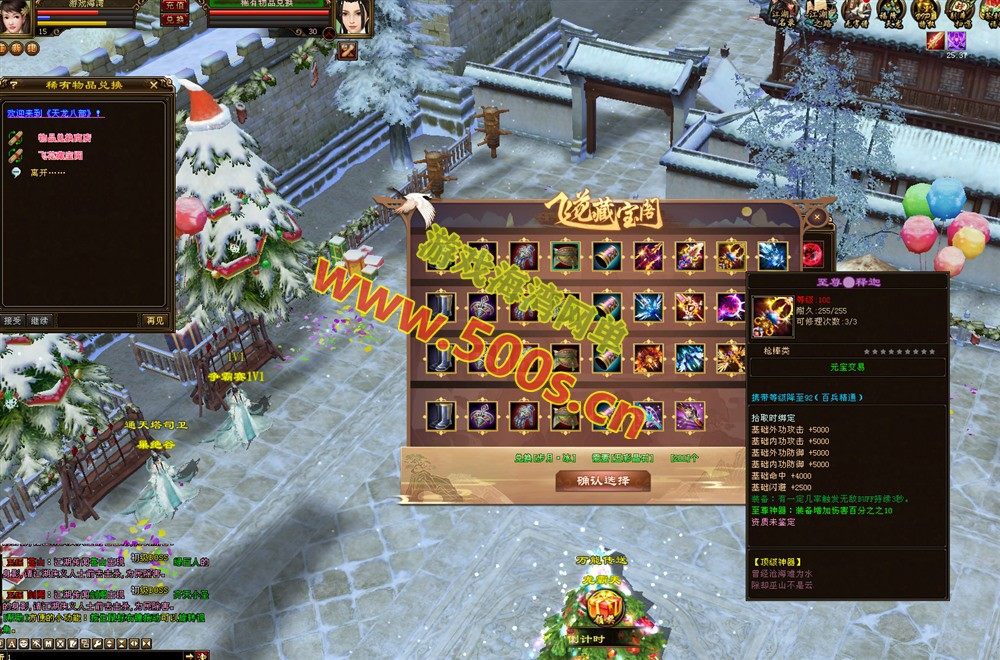
Task: Close the 飞龙藏宝阁 treasure window
Action: point(817,215)
